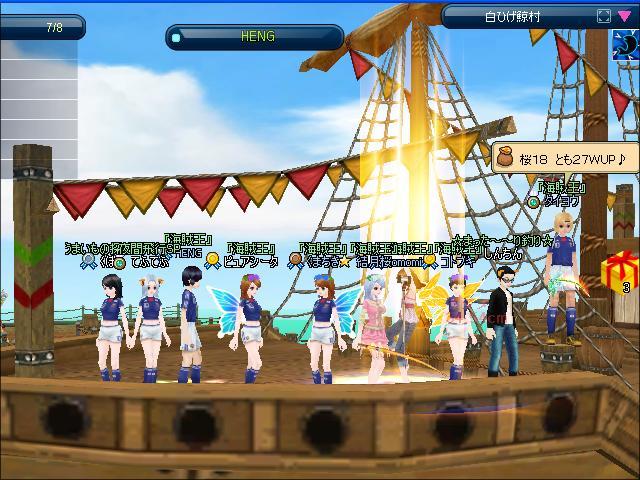Open the yellow gift box icon
Viewport: 640px width, 480px height.
click(621, 271)
